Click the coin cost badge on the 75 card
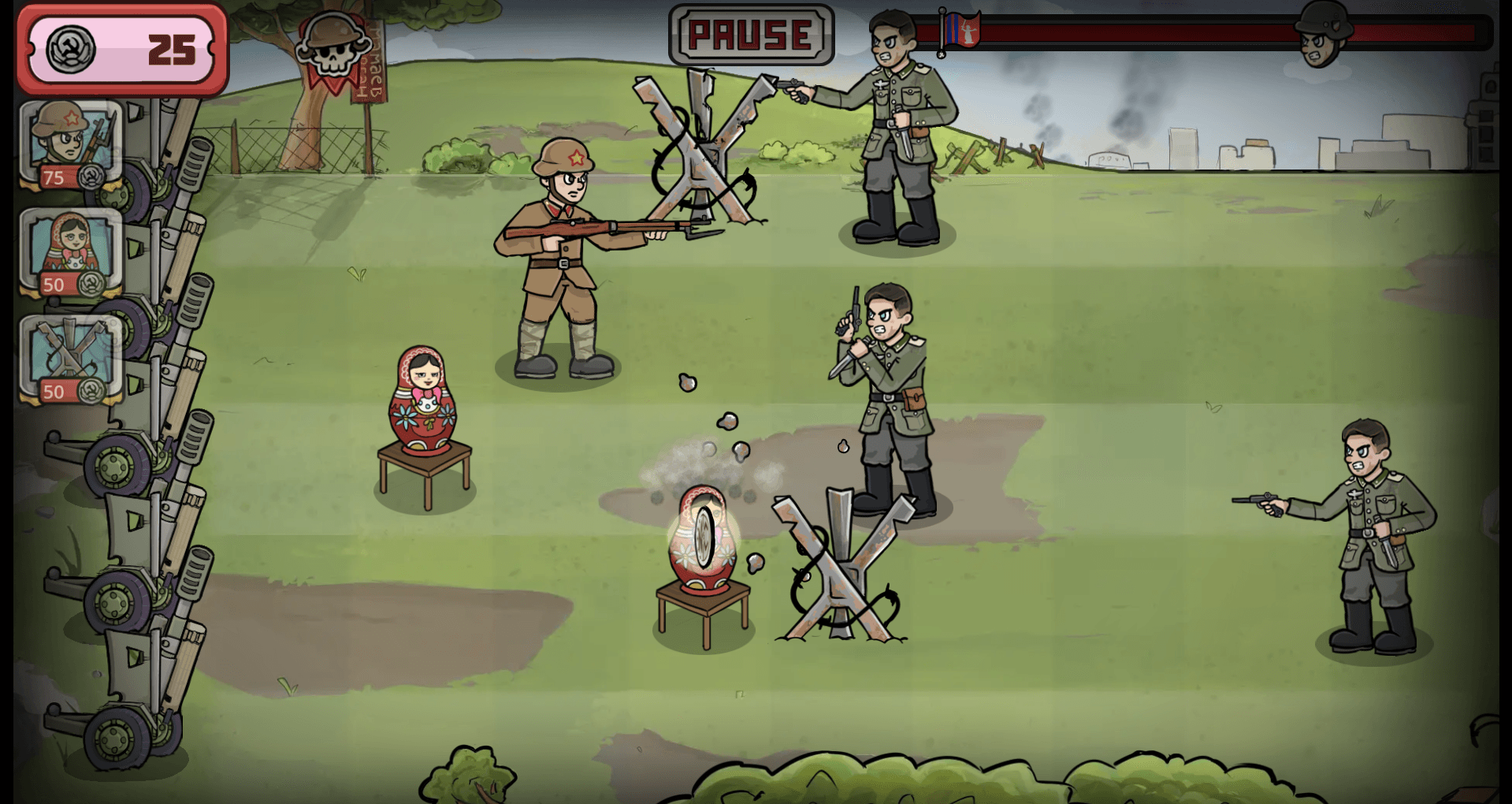This screenshot has height=804, width=1512. pyautogui.click(x=54, y=179)
